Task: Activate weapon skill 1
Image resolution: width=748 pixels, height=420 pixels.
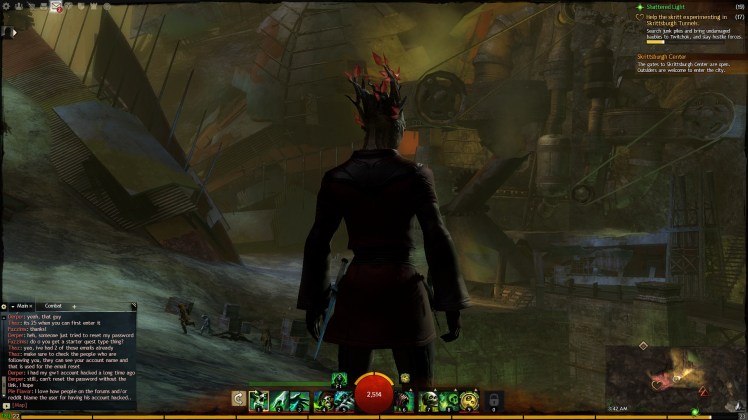Action: (x=258, y=400)
